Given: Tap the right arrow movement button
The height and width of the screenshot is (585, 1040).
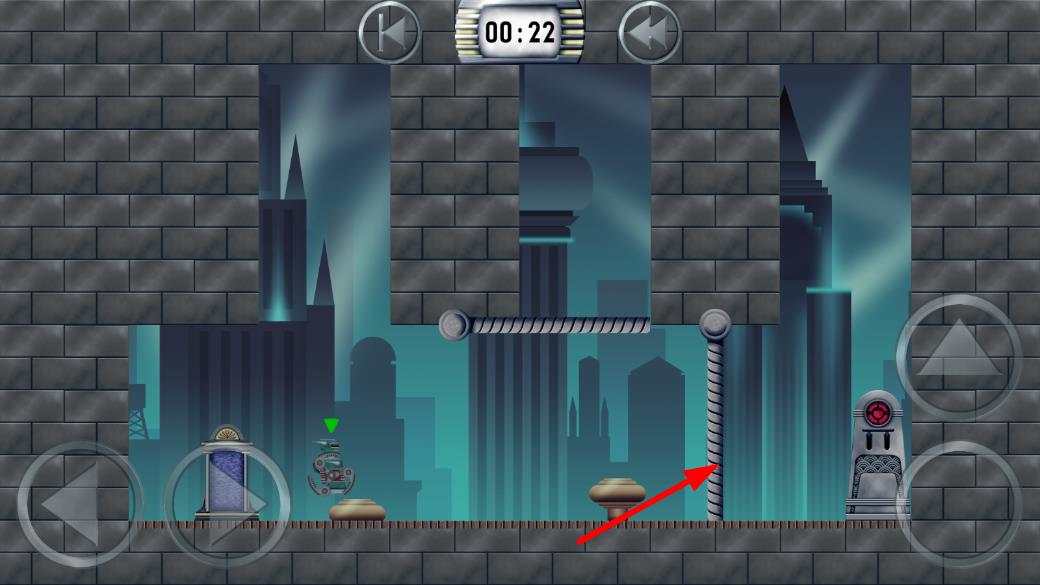Looking at the screenshot, I should coord(226,503).
